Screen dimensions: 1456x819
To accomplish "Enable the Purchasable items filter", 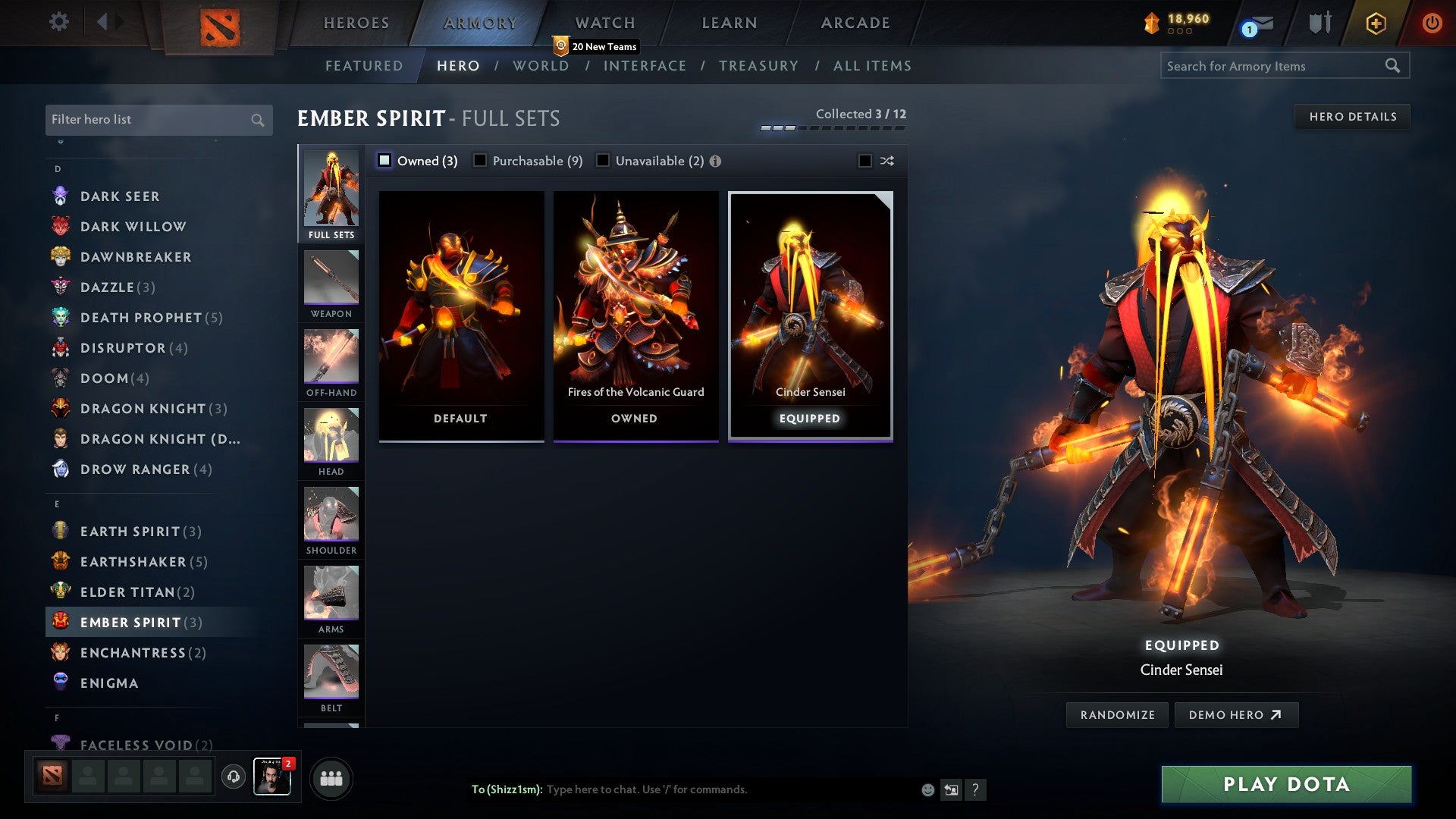I will [x=480, y=160].
